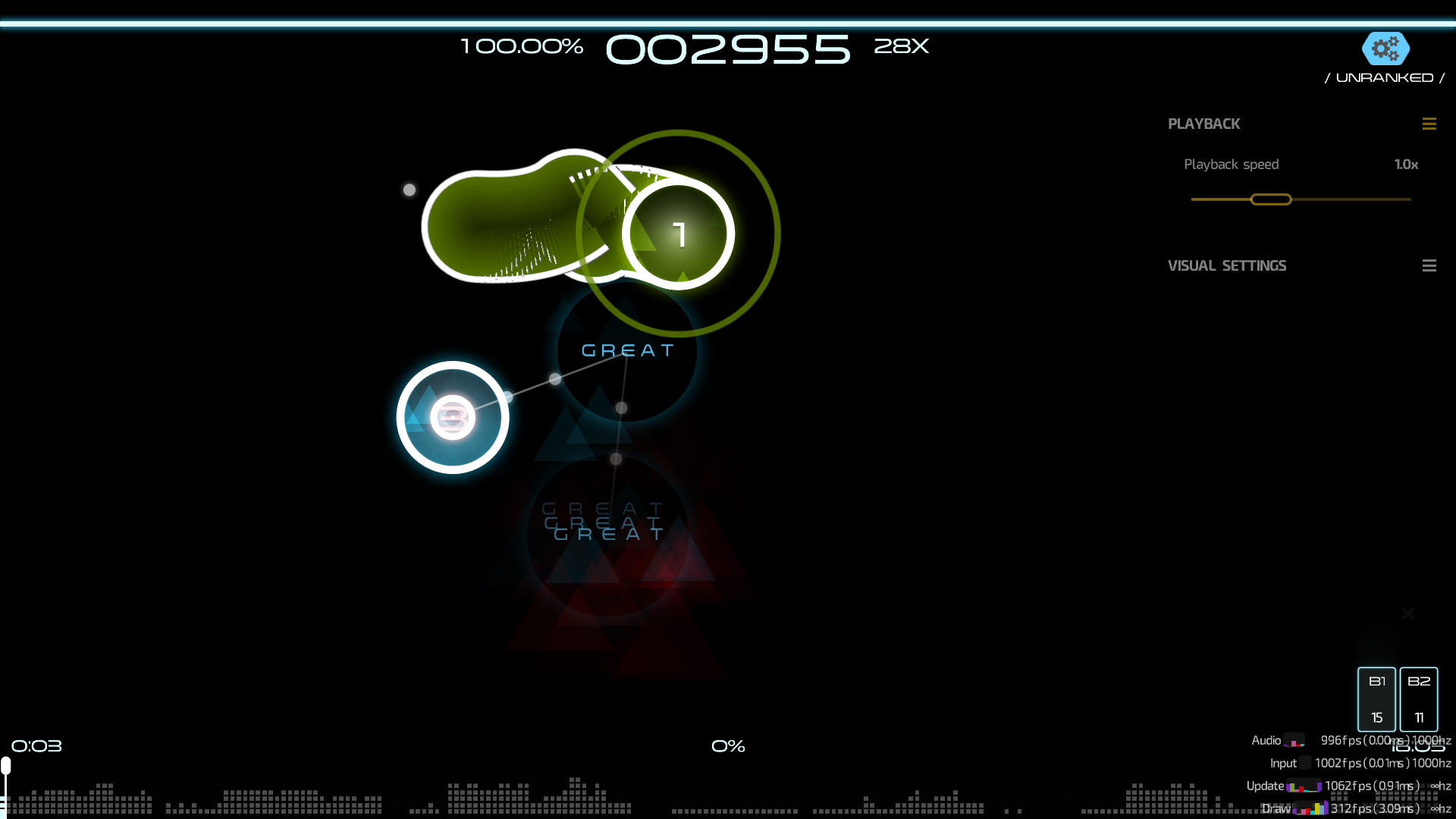Image resolution: width=1456 pixels, height=819 pixels.
Task: Click the Playback speed slider handle
Action: tap(1271, 199)
